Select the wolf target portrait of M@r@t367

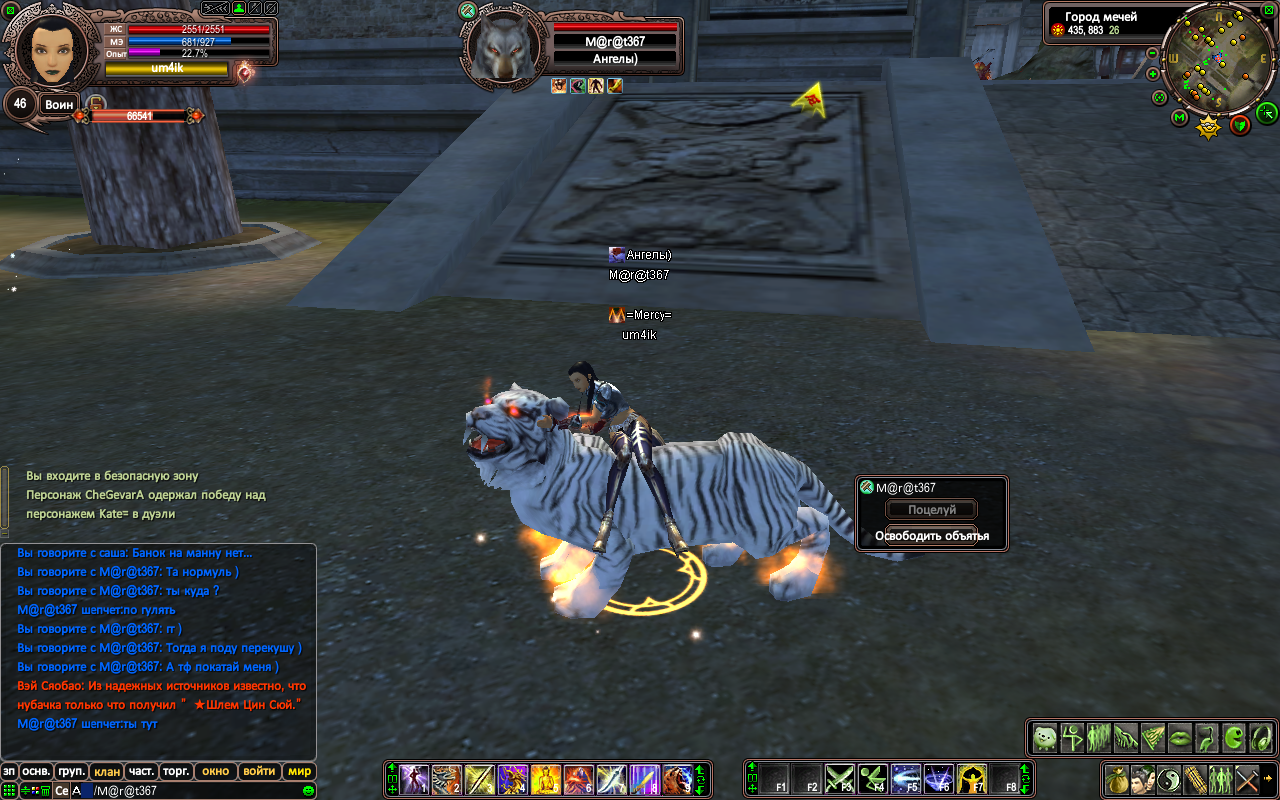pos(498,50)
